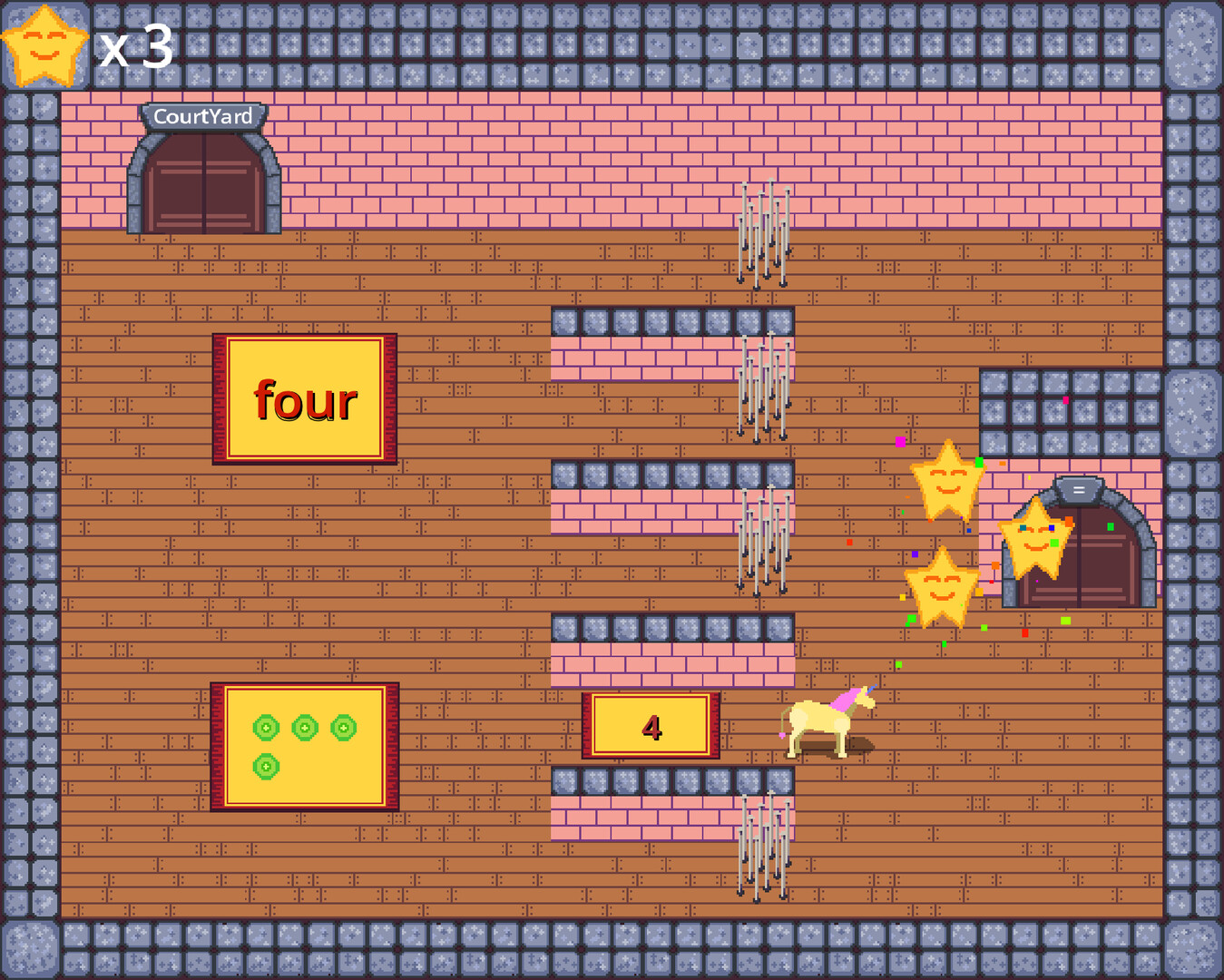Click the unicorn's pink mane
This screenshot has height=980, width=1224.
[x=844, y=699]
